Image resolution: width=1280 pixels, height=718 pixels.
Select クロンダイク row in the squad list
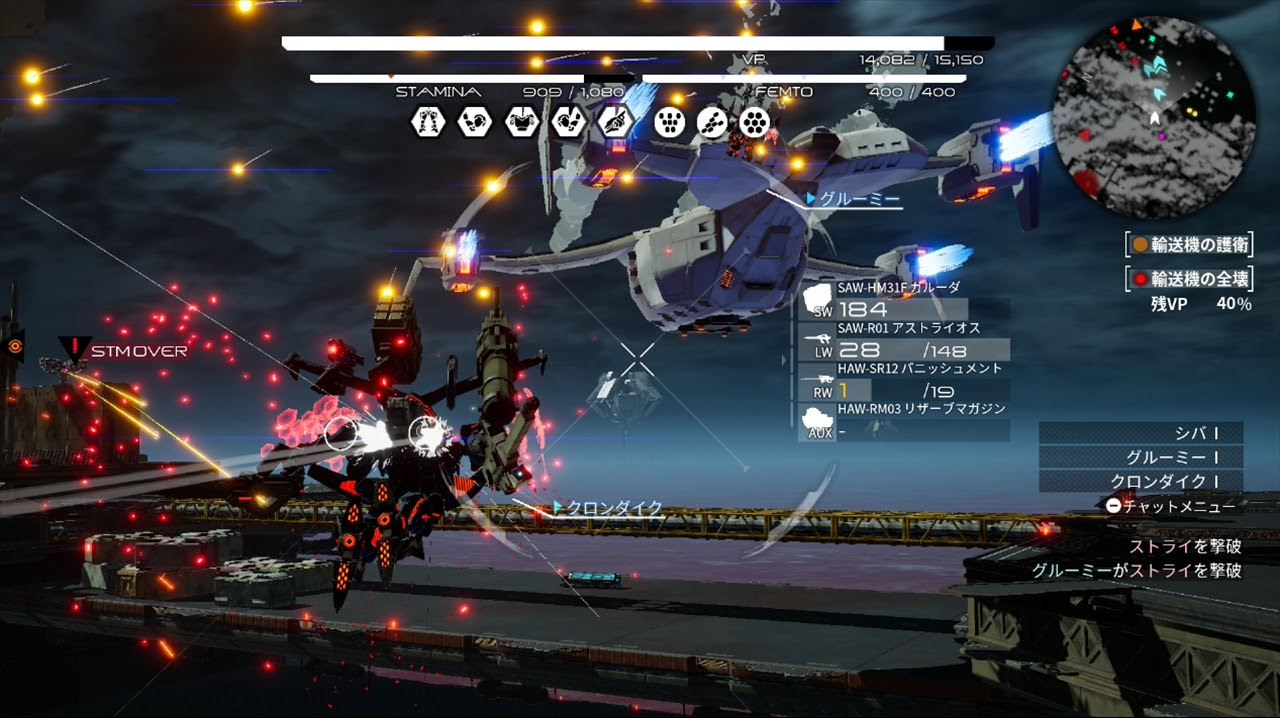click(1141, 482)
